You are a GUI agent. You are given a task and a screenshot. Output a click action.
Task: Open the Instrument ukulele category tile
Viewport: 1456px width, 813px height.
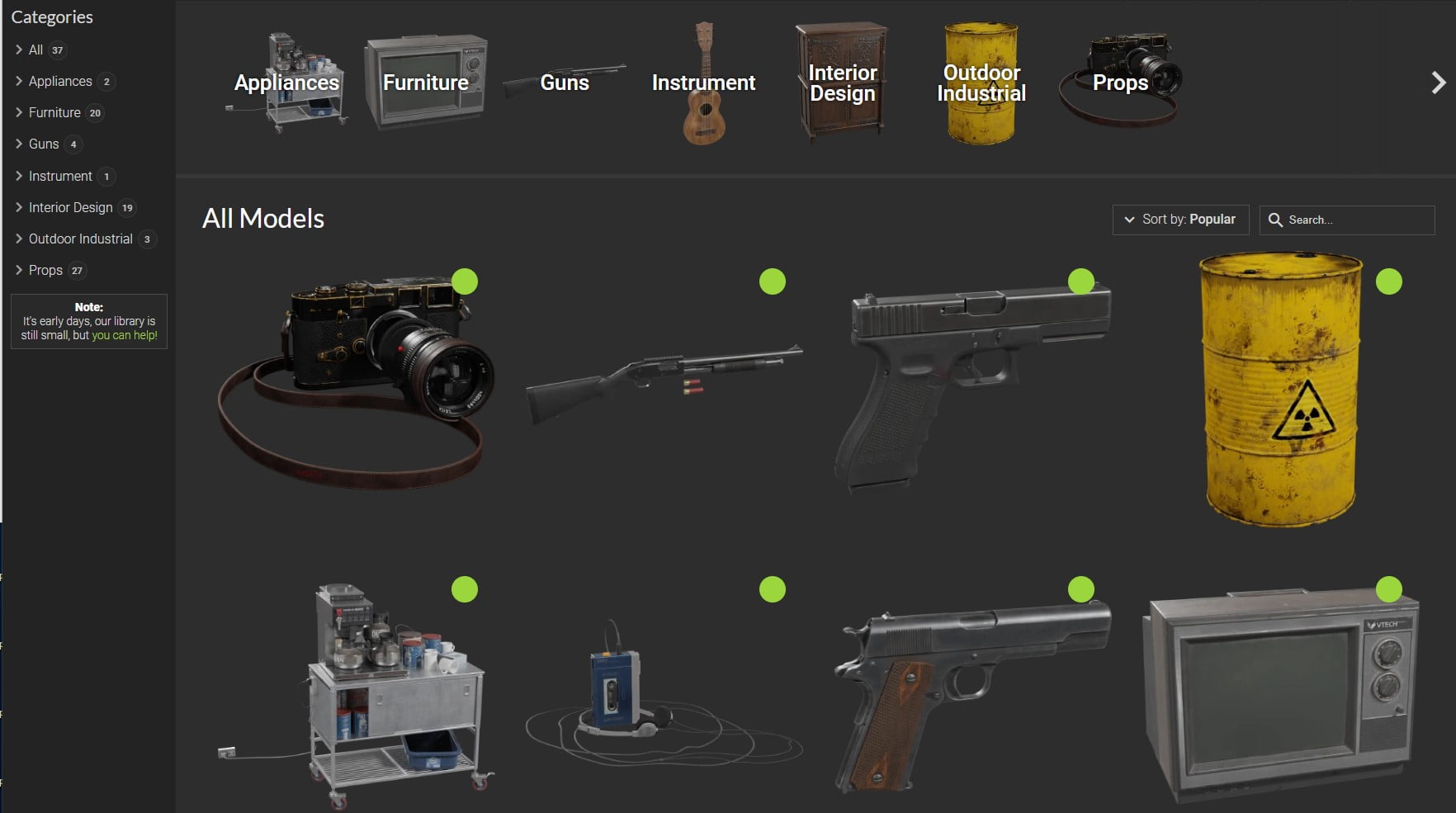tap(703, 83)
